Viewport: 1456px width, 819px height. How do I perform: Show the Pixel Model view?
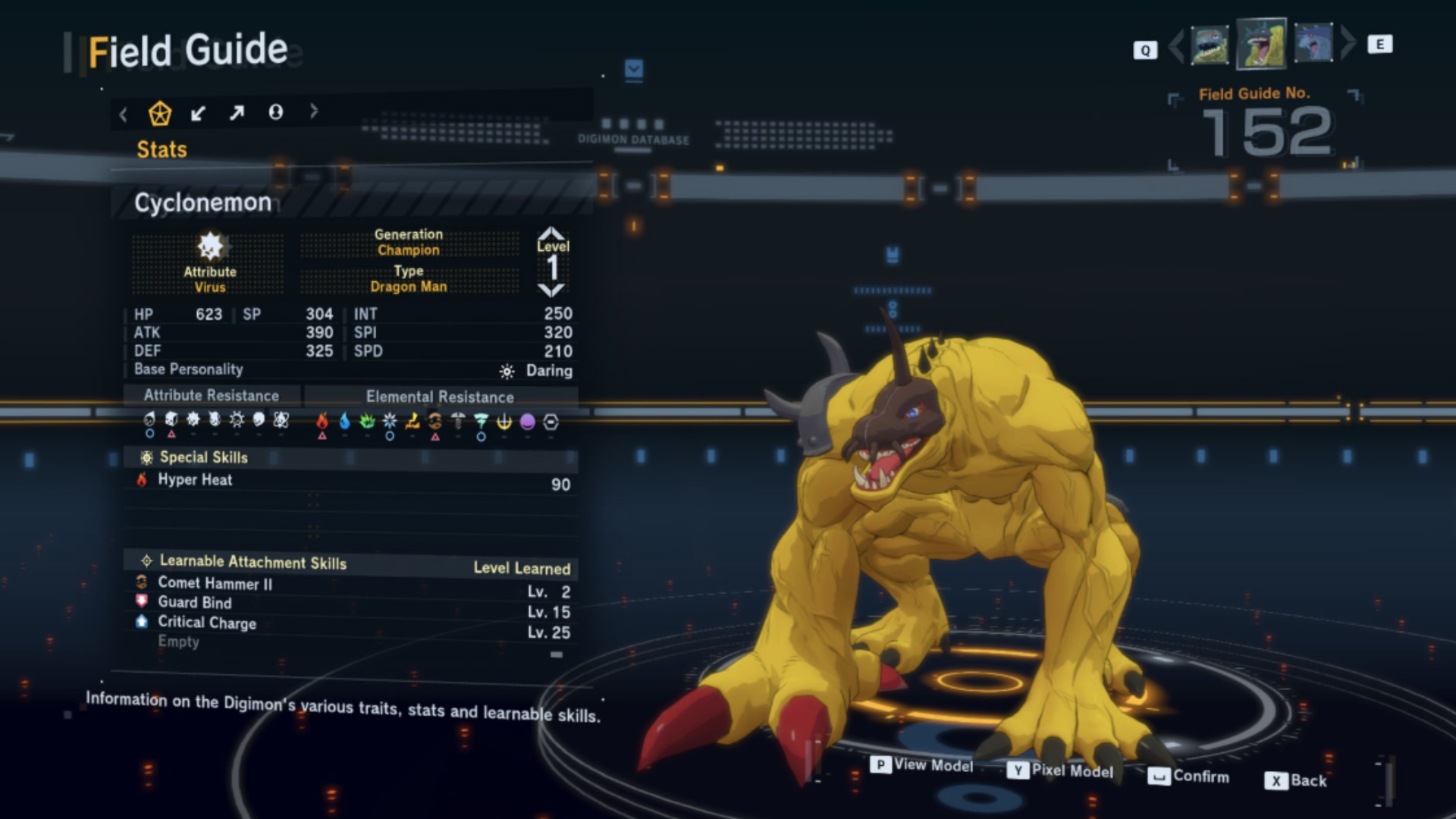tap(1061, 770)
